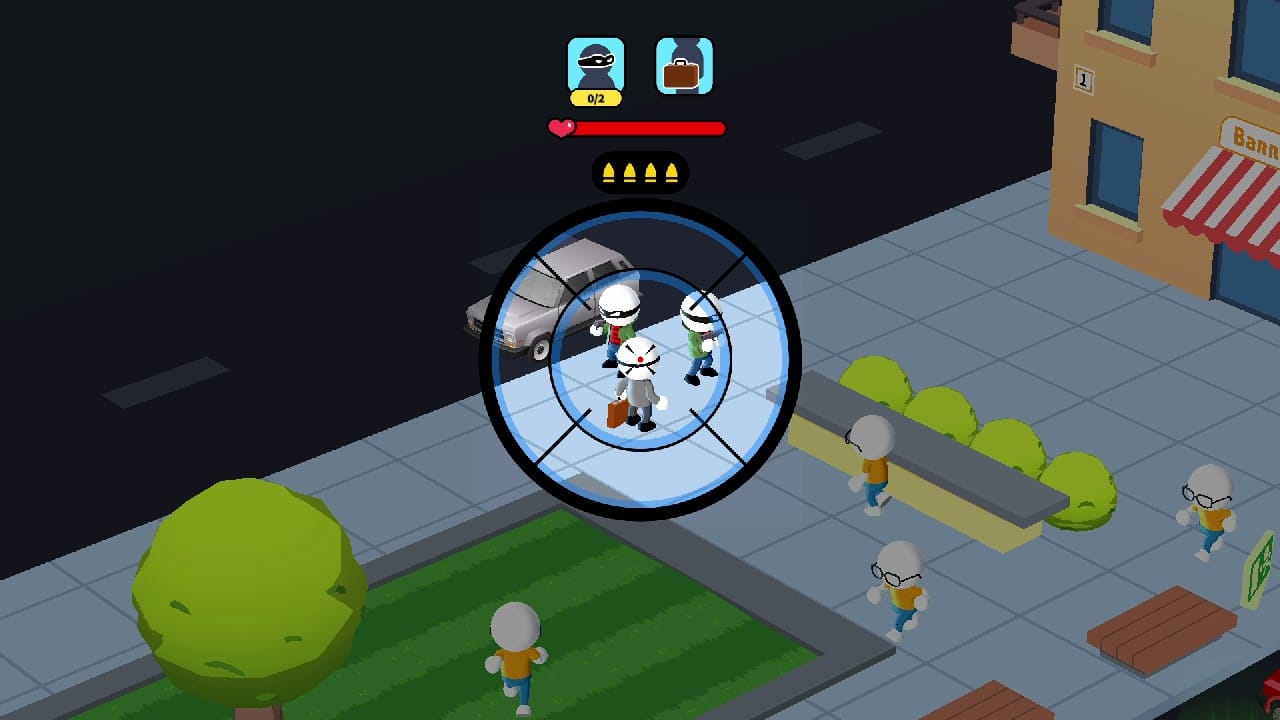Tap the yellow 0/2 counter badge

[595, 97]
